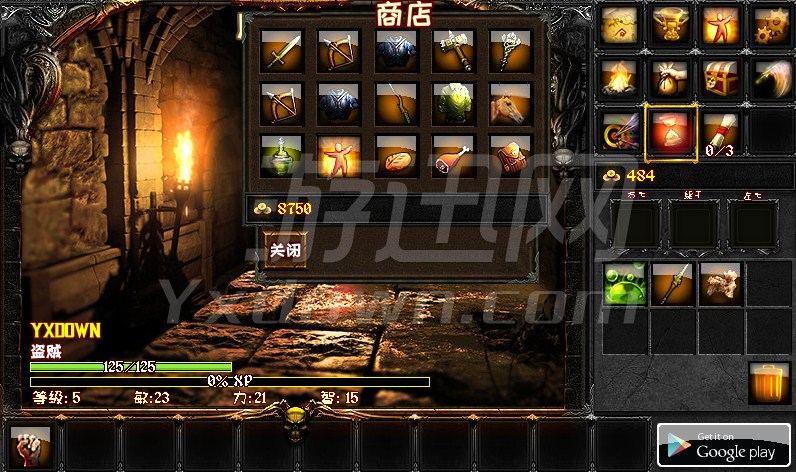Pick the meat leg in the shop

[454, 156]
